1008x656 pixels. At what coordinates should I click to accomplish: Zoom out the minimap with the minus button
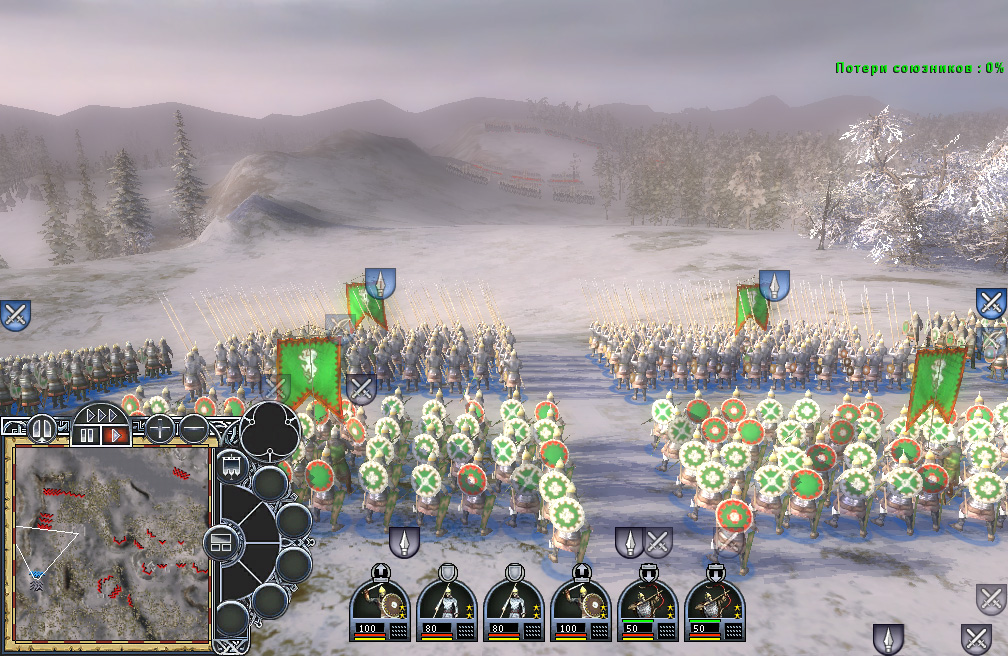click(192, 429)
